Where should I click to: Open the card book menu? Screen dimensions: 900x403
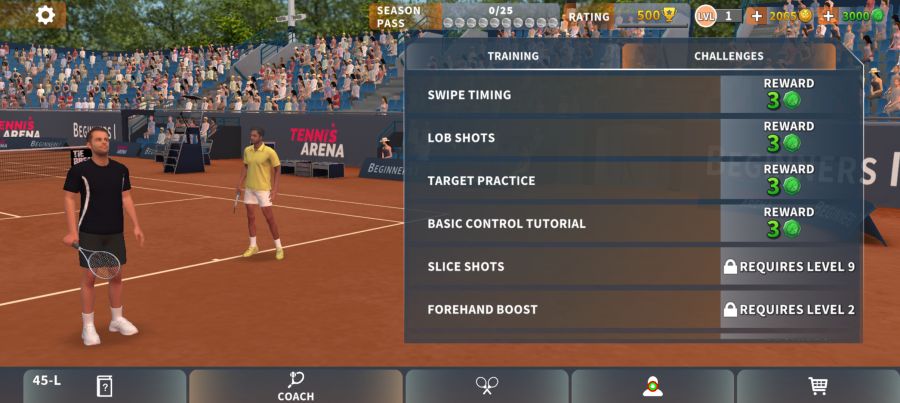104,386
